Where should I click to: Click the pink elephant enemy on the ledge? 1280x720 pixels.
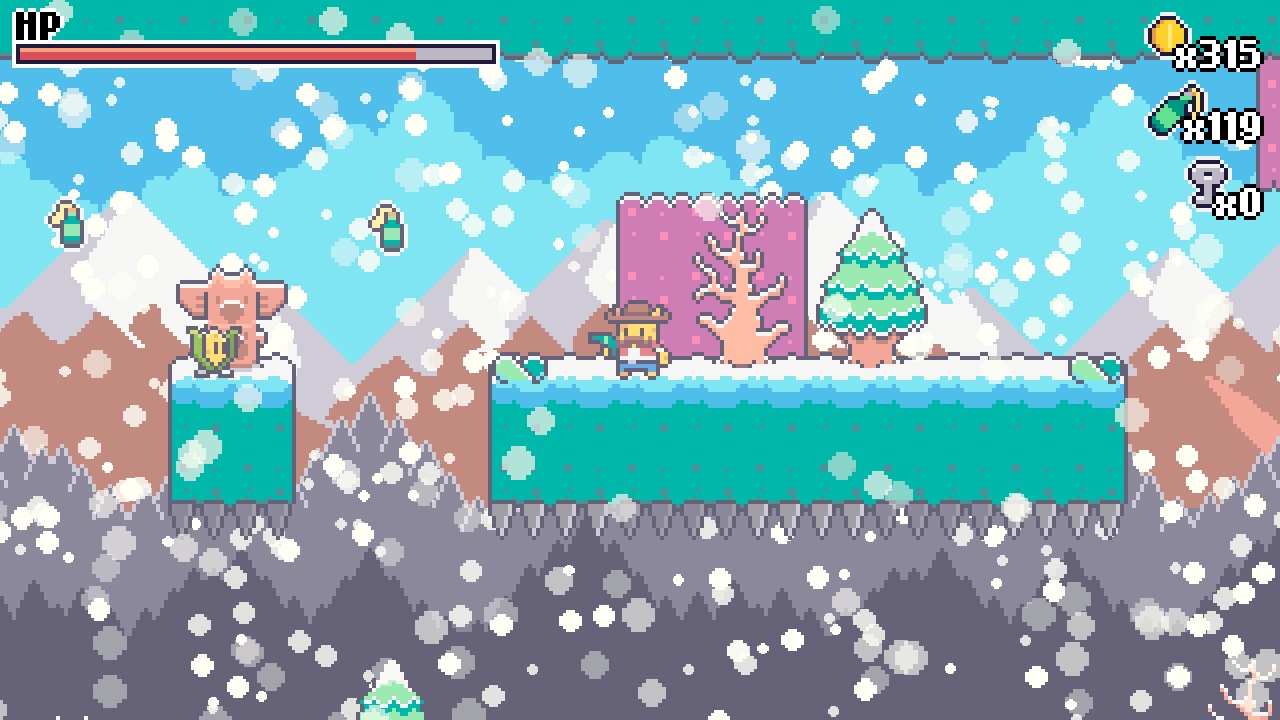(x=233, y=300)
